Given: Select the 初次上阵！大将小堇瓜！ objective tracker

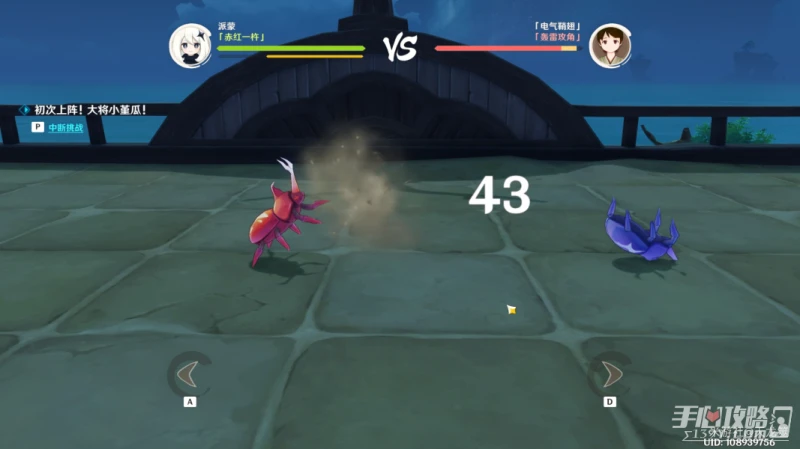Looking at the screenshot, I should point(90,109).
